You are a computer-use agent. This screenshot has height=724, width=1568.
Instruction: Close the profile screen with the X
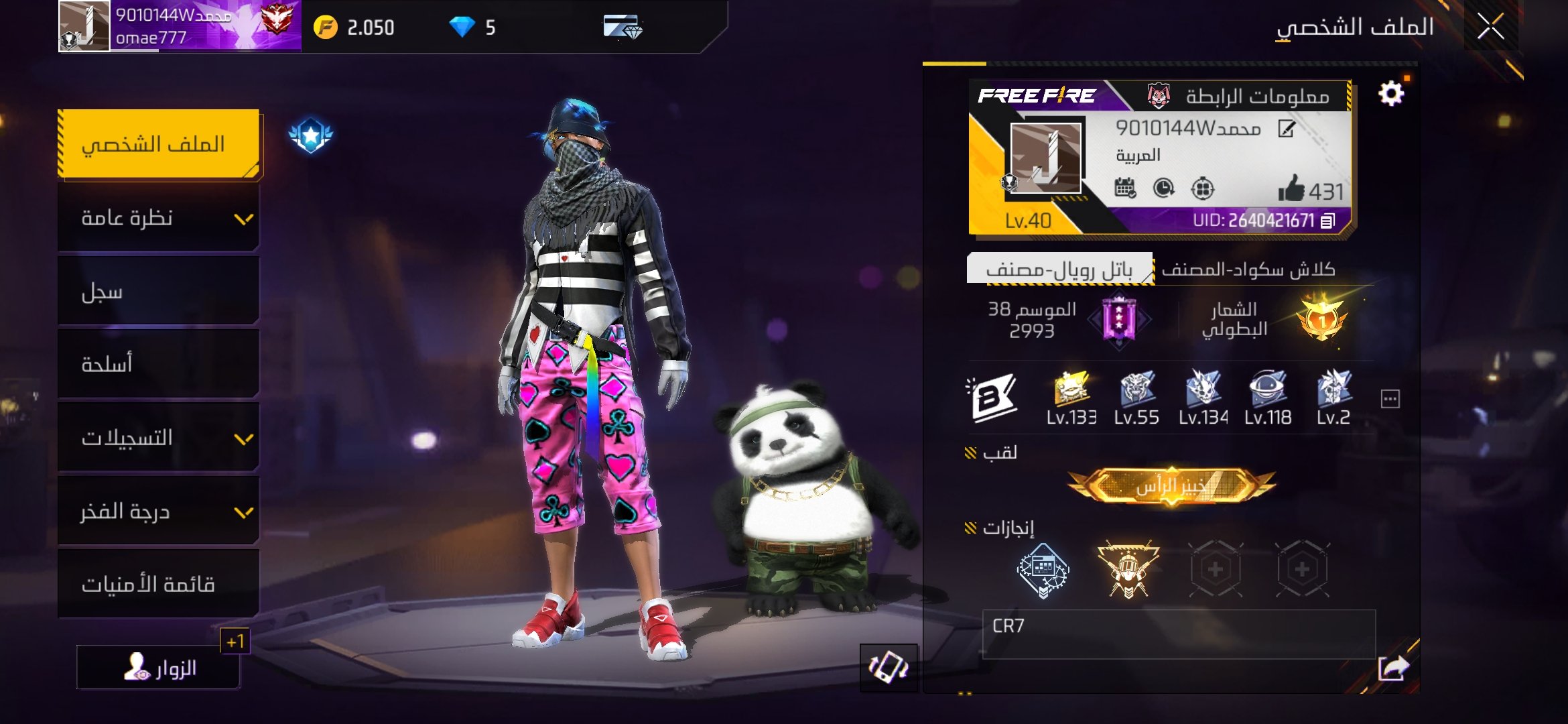click(x=1490, y=27)
